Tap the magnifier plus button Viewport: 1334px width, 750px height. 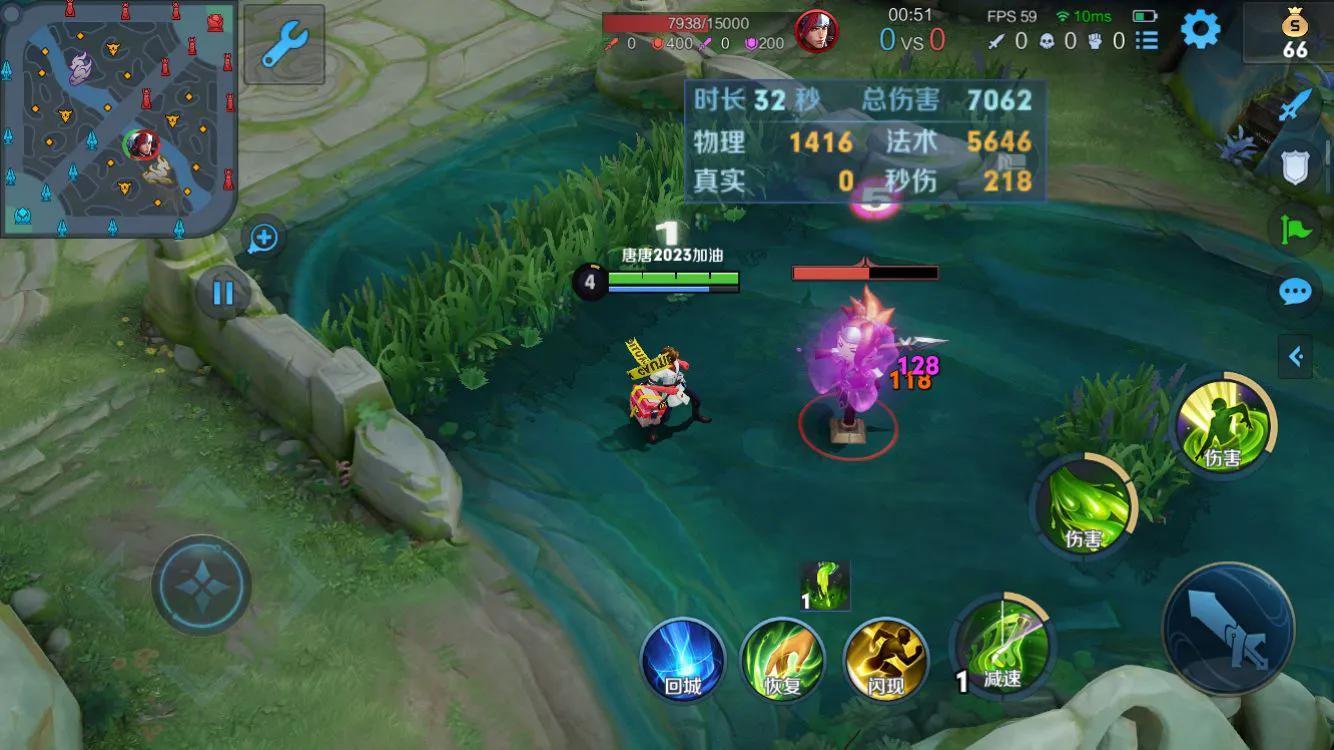click(x=263, y=238)
